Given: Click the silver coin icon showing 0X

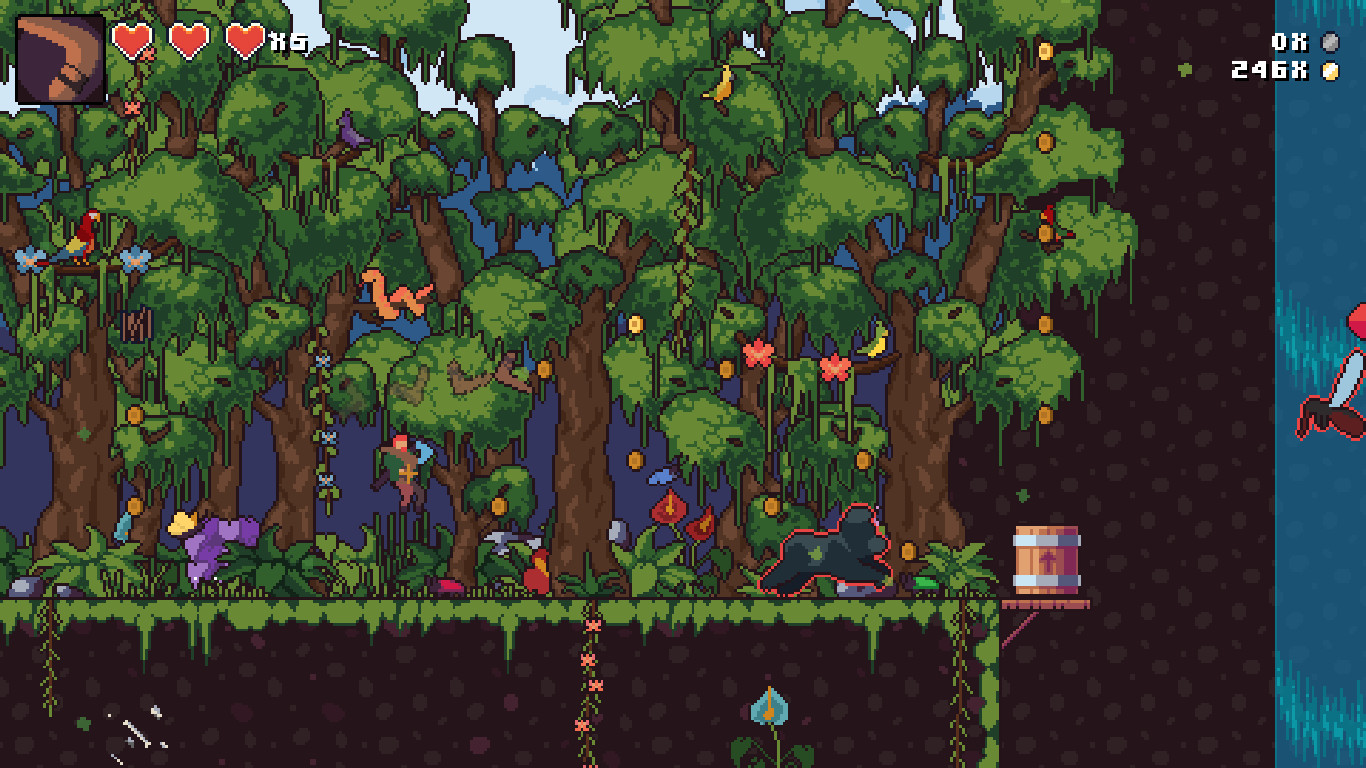Looking at the screenshot, I should 1331,43.
